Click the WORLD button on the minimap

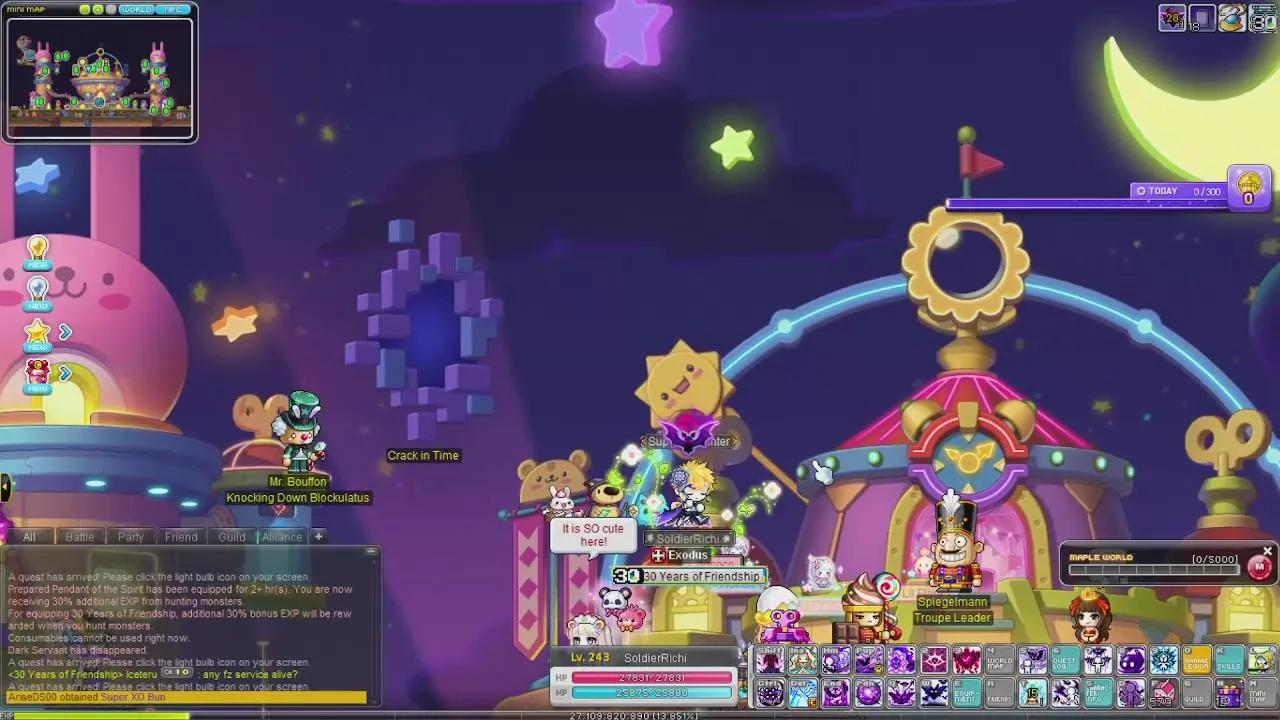(x=137, y=9)
